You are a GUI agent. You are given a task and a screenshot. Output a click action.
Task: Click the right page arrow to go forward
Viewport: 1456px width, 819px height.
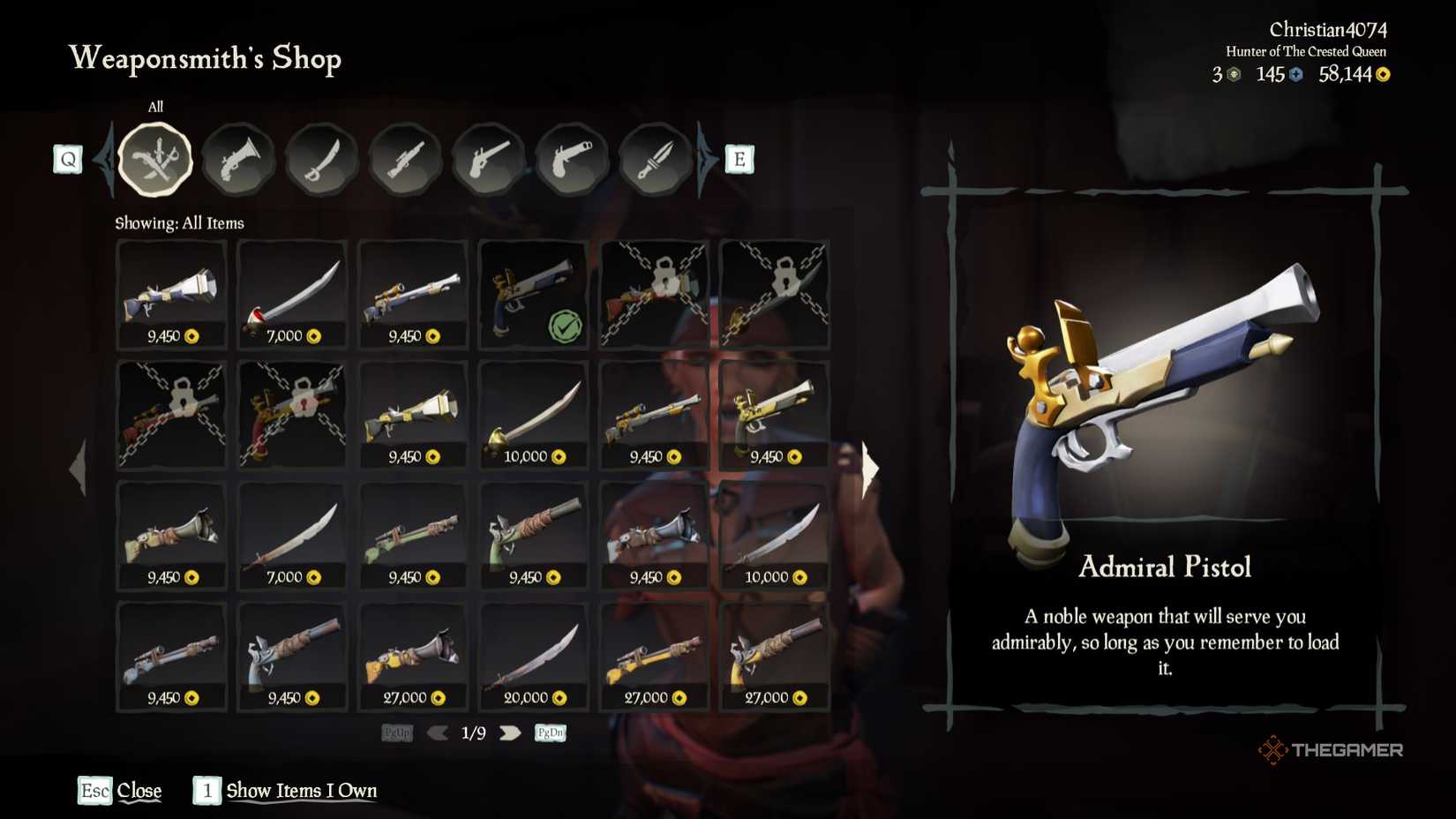click(510, 732)
